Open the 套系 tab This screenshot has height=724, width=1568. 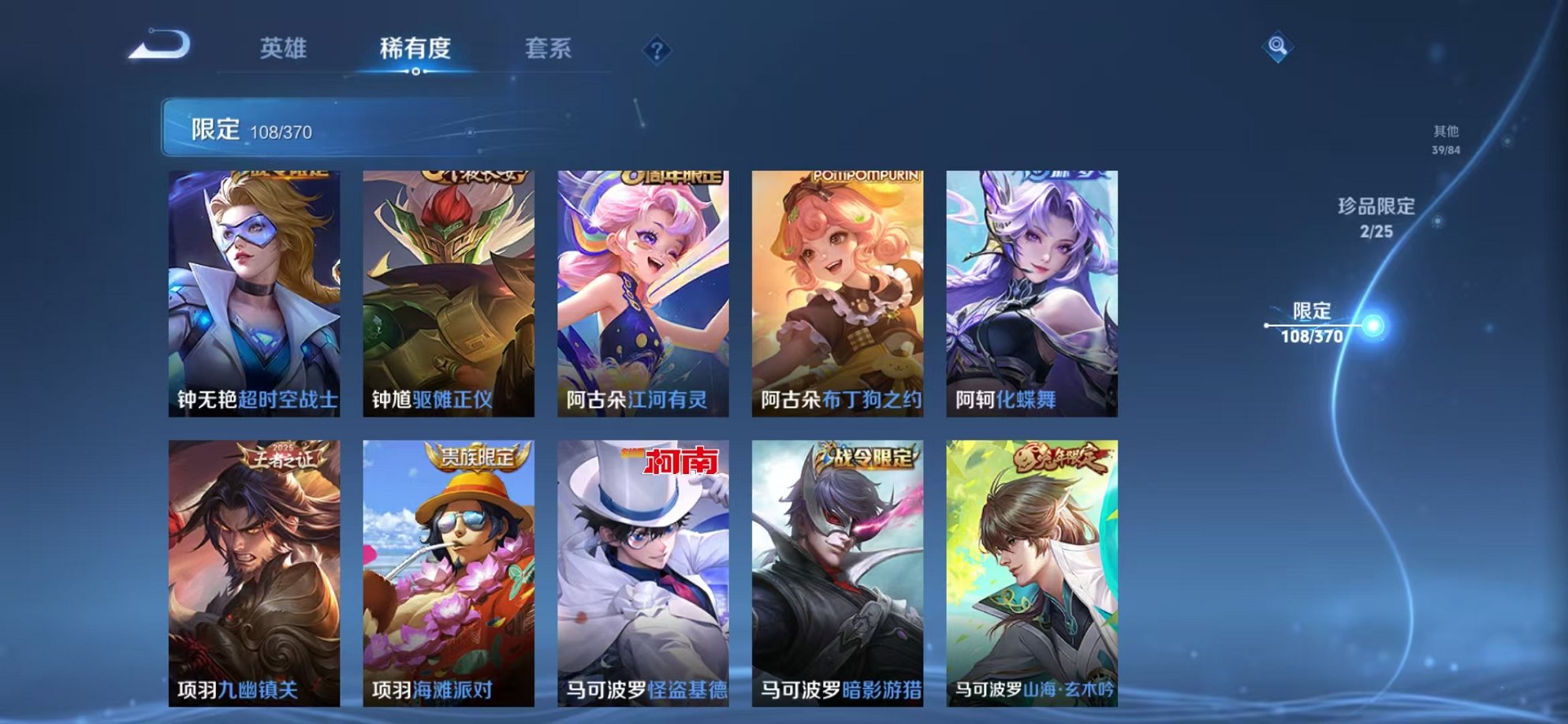coord(549,48)
